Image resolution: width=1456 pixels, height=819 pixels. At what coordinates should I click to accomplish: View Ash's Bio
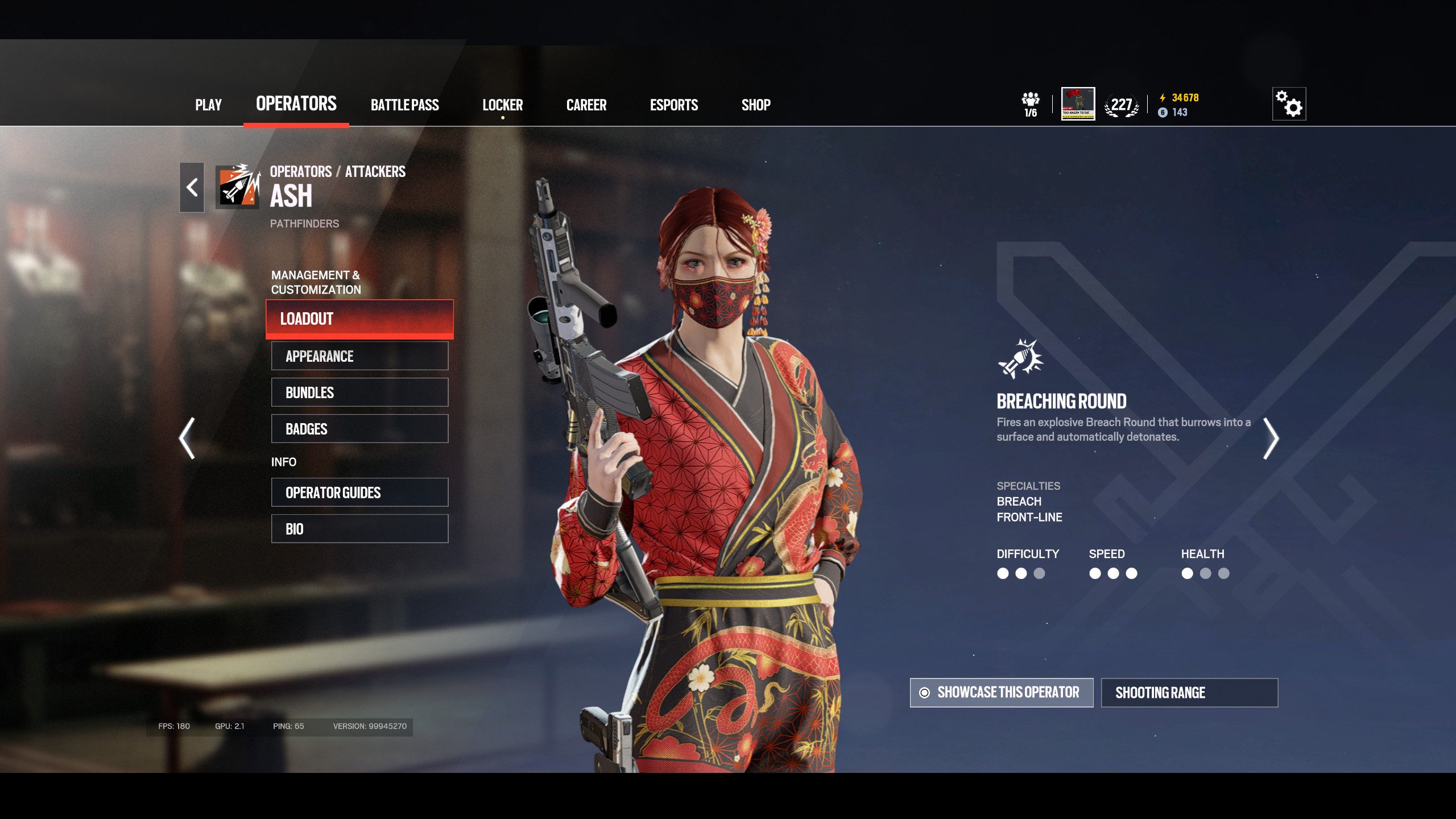pyautogui.click(x=359, y=529)
